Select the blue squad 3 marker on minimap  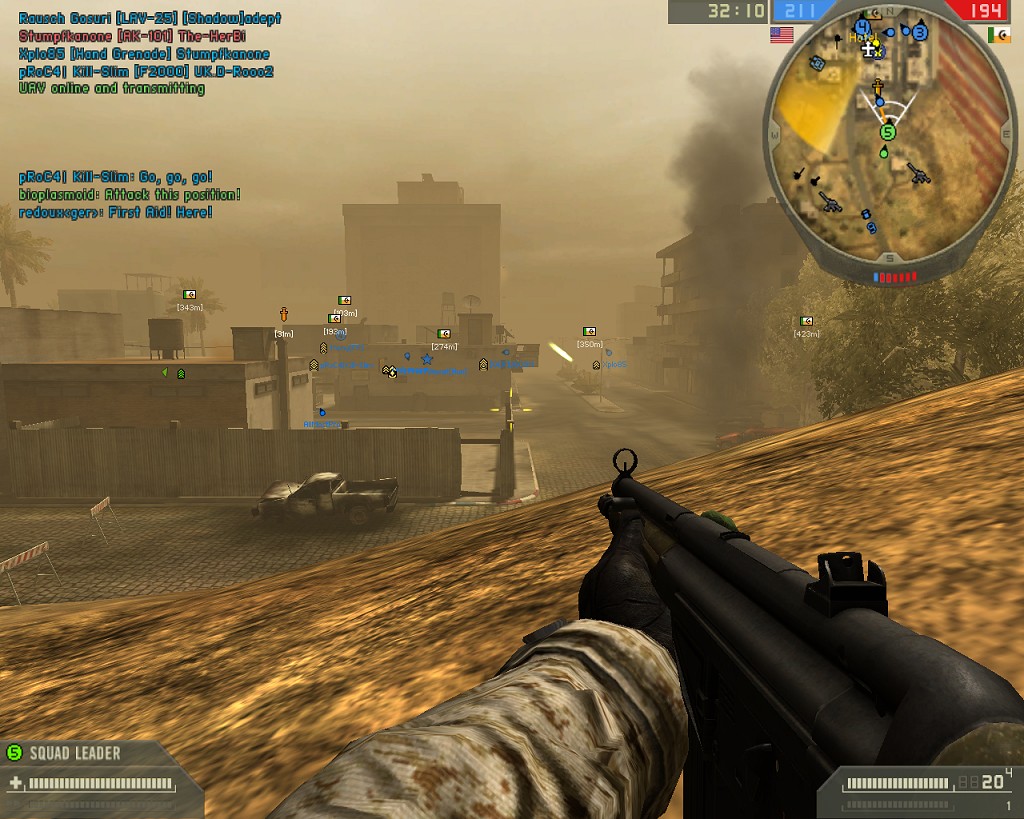pos(920,33)
